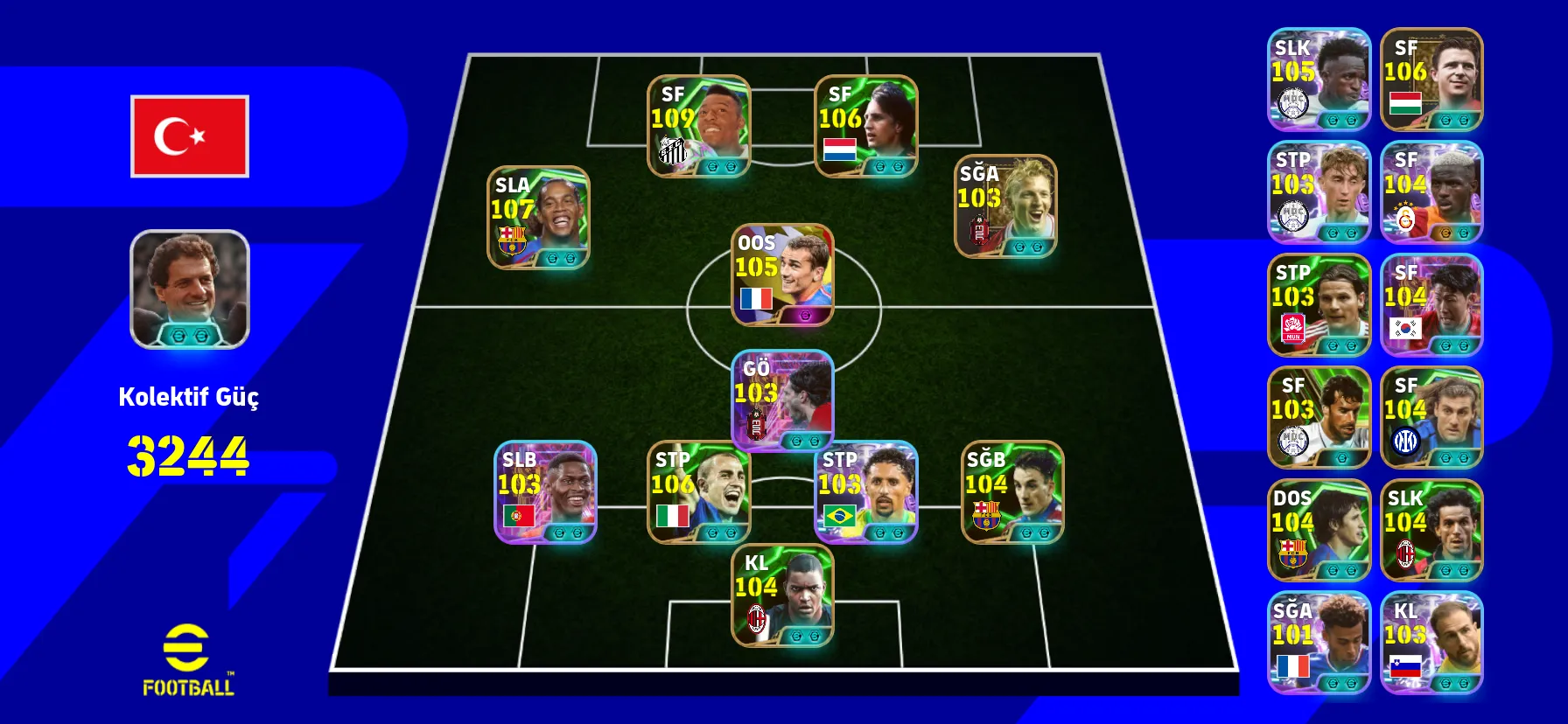
Task: Select the KL 103 reserve goalkeeper card
Action: 1431,643
